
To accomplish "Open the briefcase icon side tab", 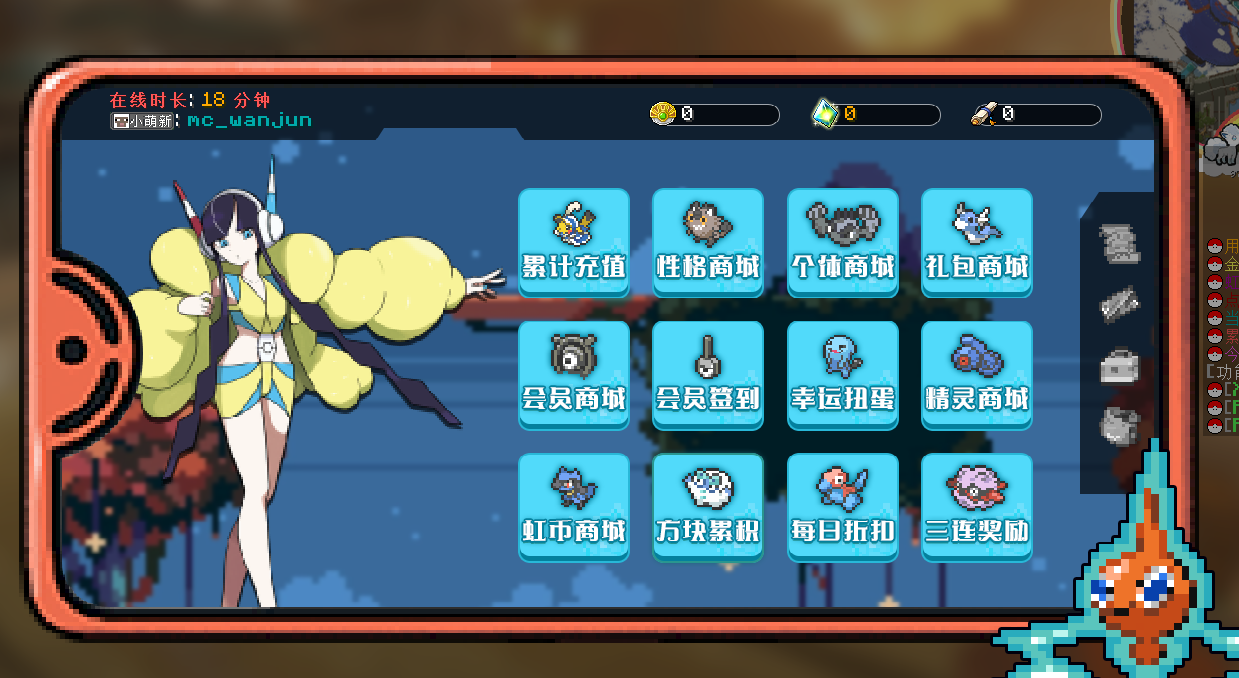I will [1119, 367].
